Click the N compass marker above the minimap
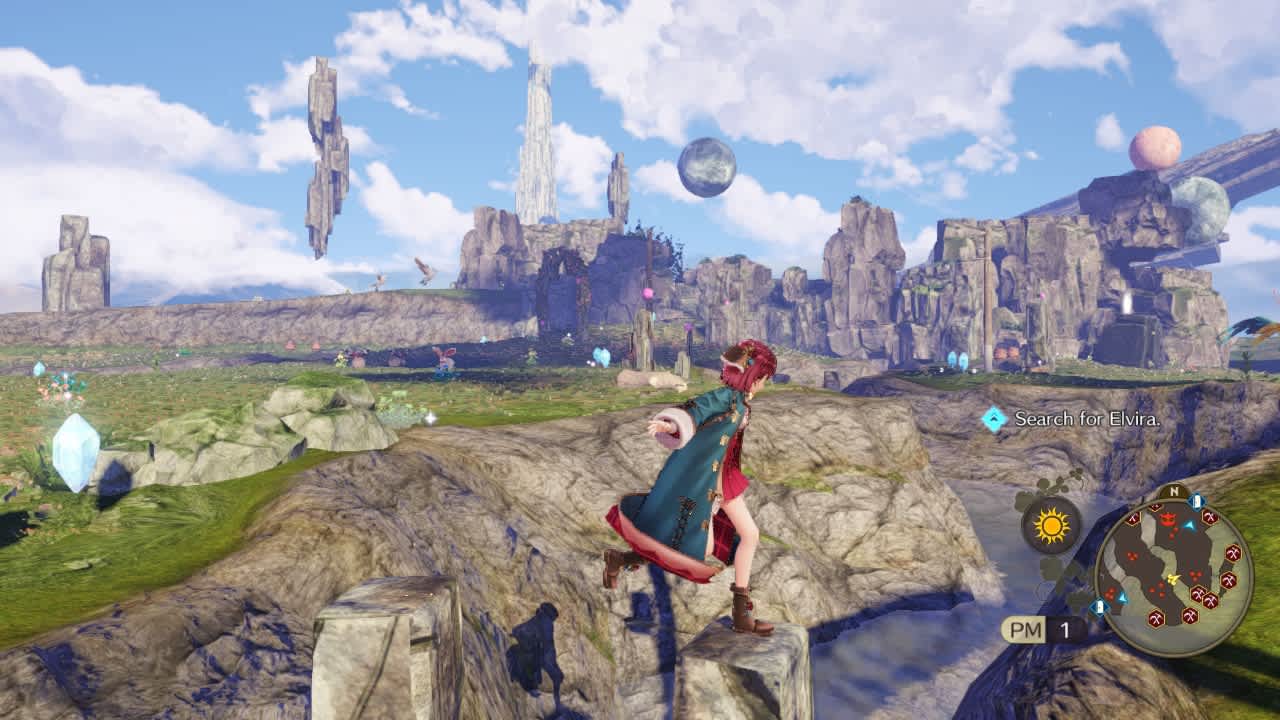Viewport: 1280px width, 720px height. tap(1173, 491)
